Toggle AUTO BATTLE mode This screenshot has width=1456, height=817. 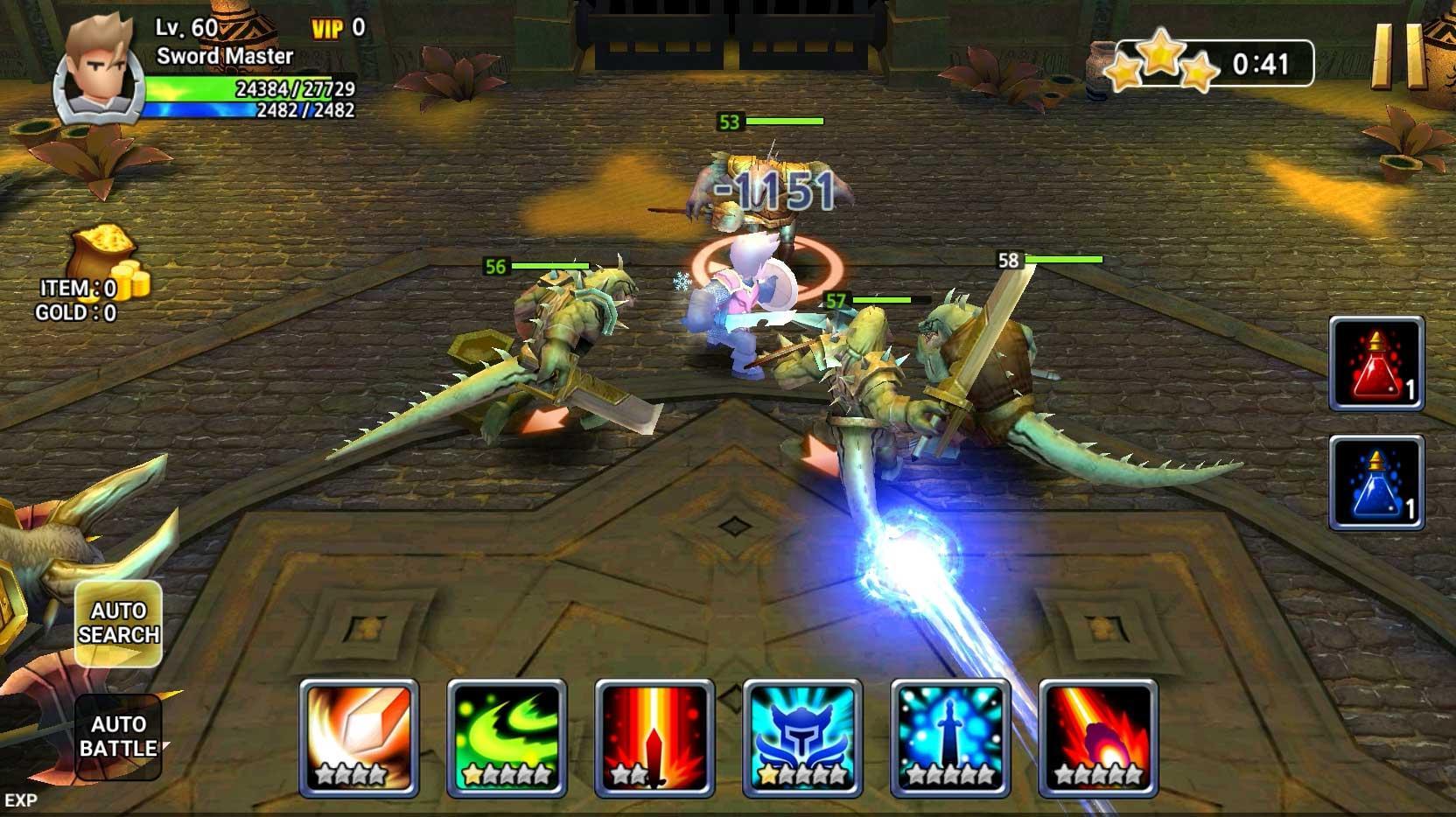point(121,737)
